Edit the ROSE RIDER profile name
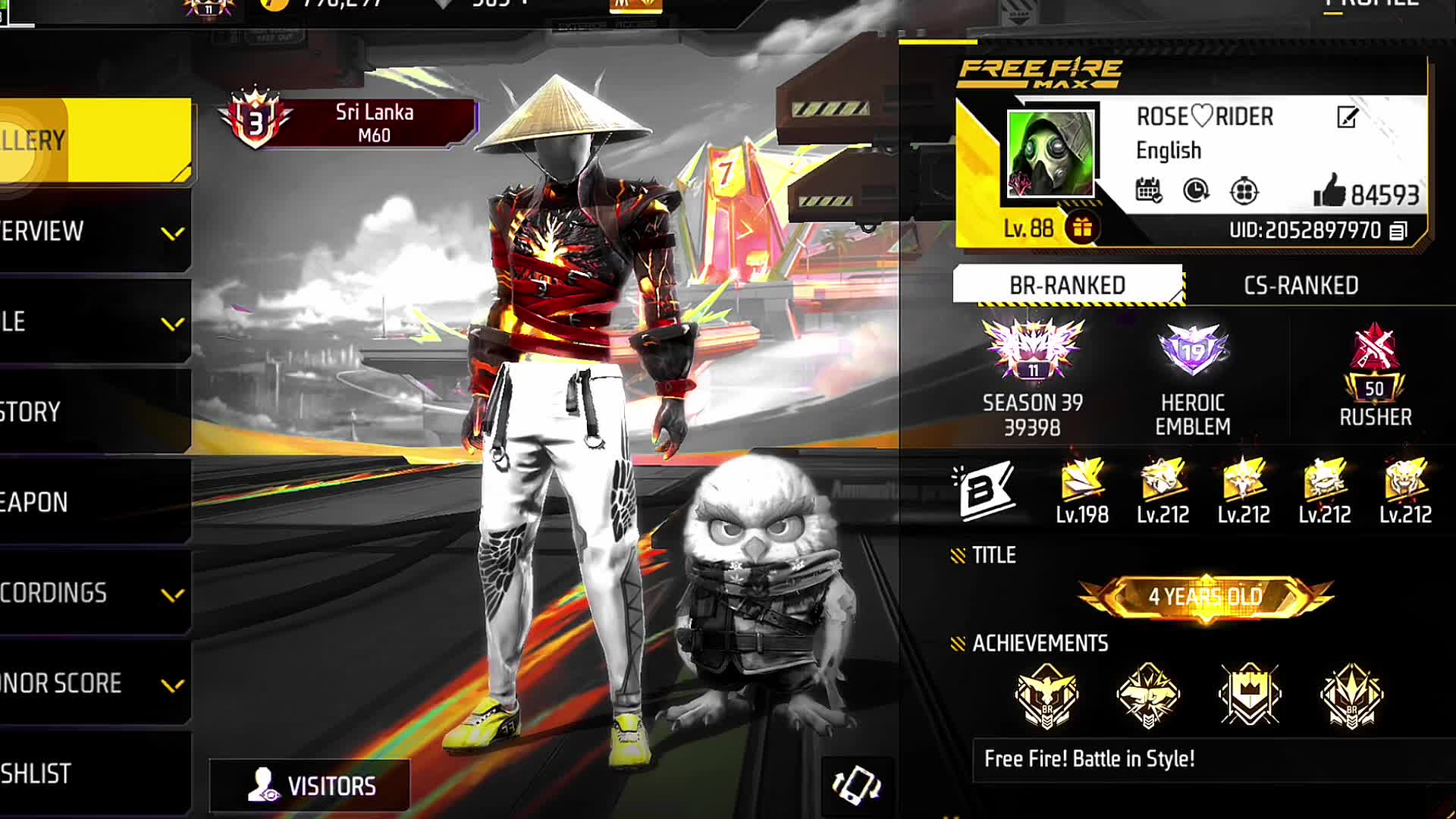Image resolution: width=1456 pixels, height=819 pixels. pyautogui.click(x=1347, y=118)
